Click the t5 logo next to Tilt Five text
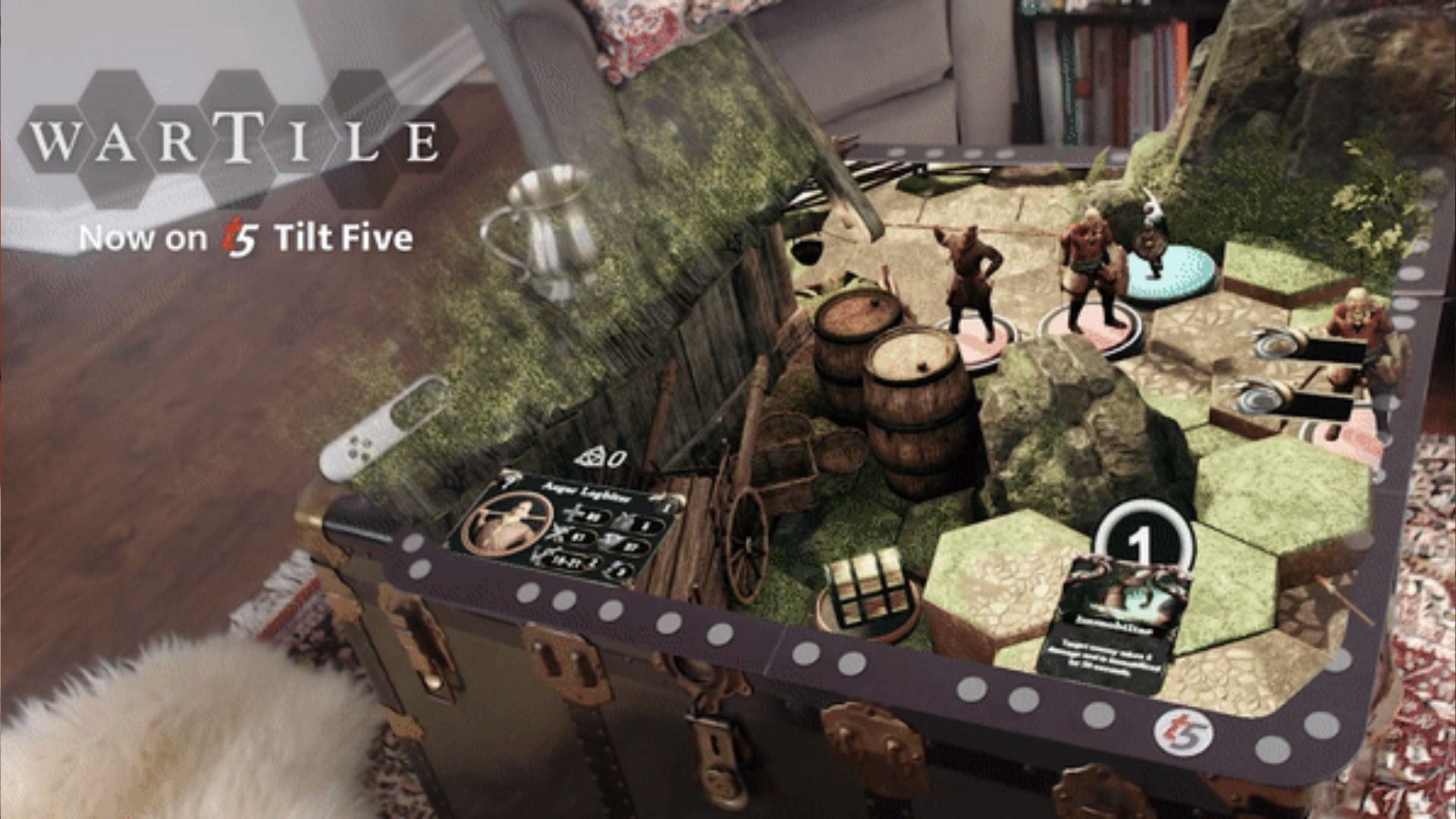This screenshot has width=1456, height=819. tap(241, 240)
